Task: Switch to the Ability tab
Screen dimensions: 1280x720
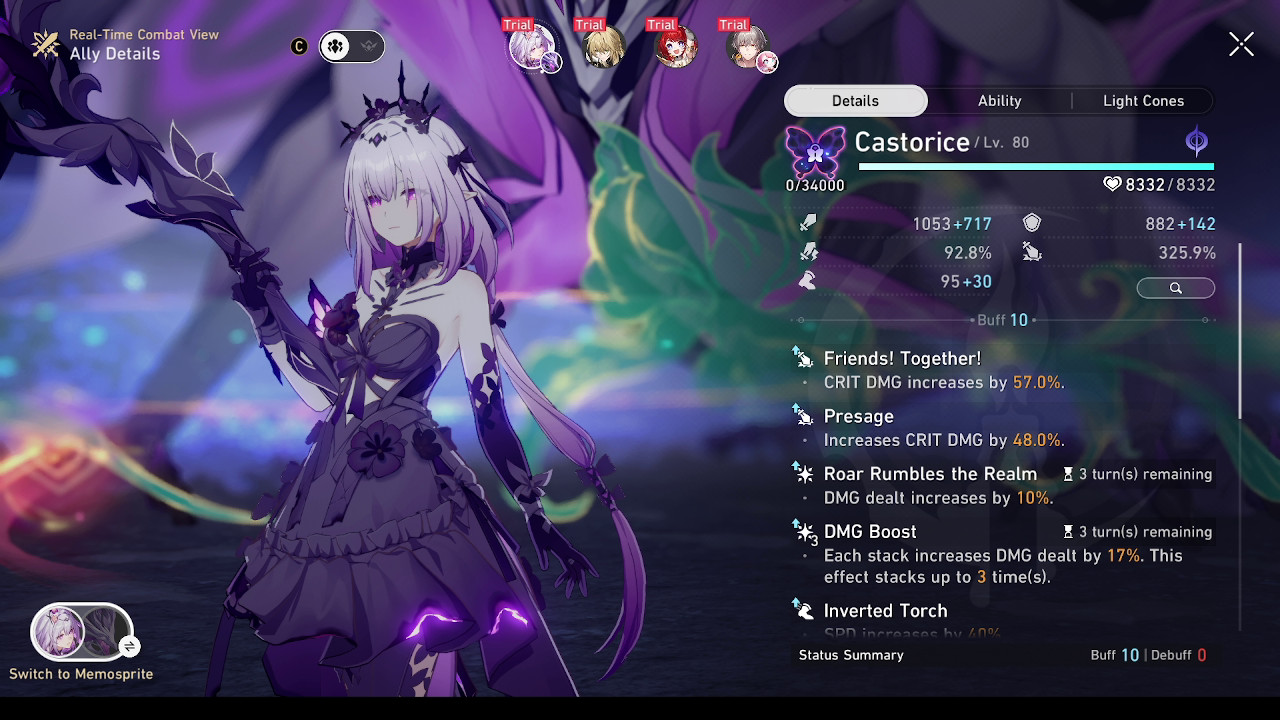Action: (999, 100)
